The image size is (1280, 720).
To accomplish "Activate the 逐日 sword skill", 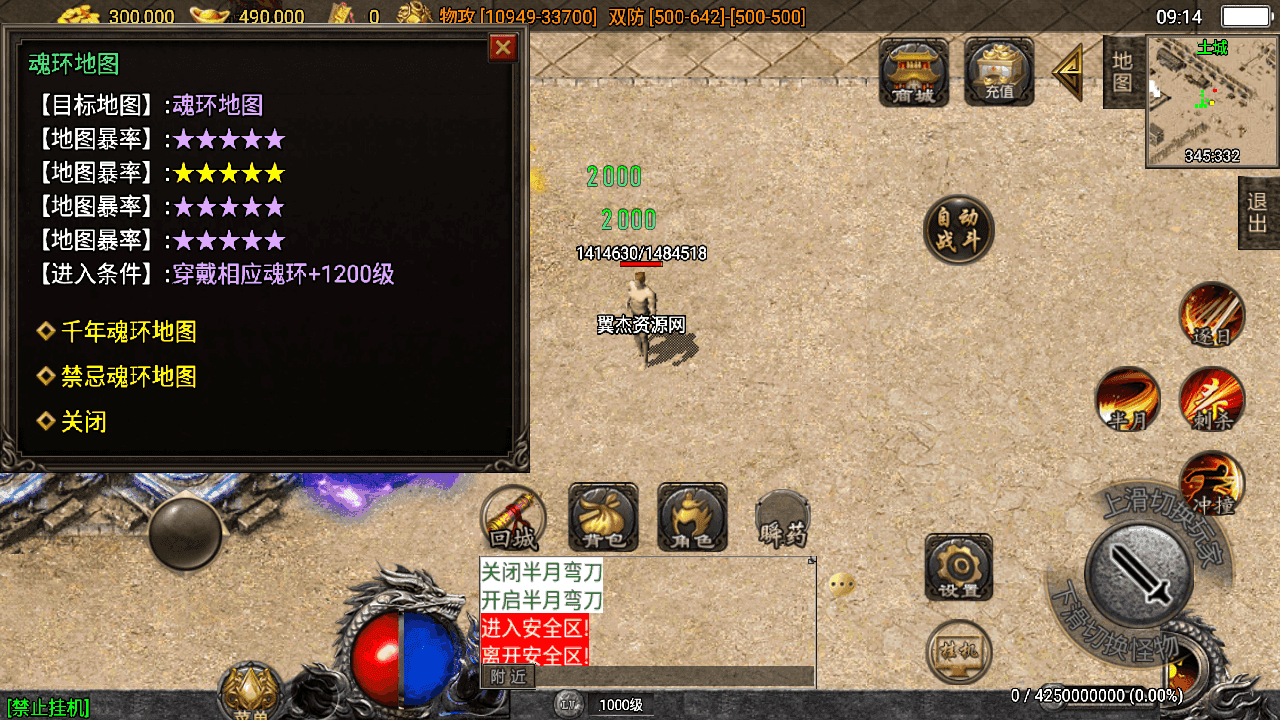I will click(x=1212, y=316).
